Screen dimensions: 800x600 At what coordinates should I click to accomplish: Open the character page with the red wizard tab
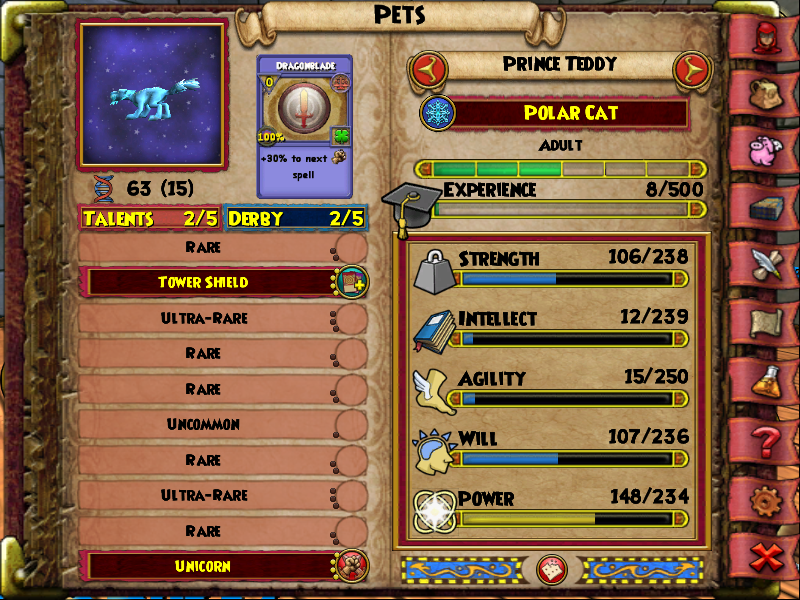click(x=770, y=39)
